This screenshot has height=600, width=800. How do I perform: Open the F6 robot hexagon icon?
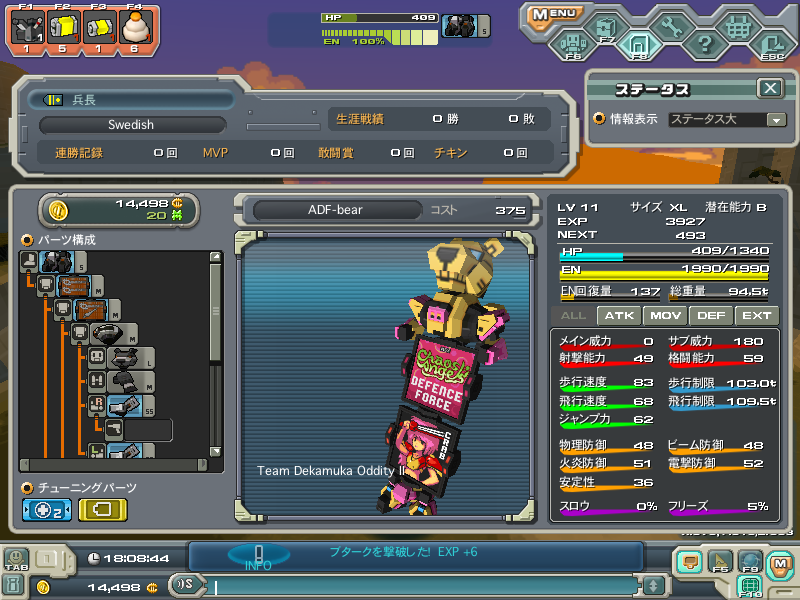(x=572, y=43)
